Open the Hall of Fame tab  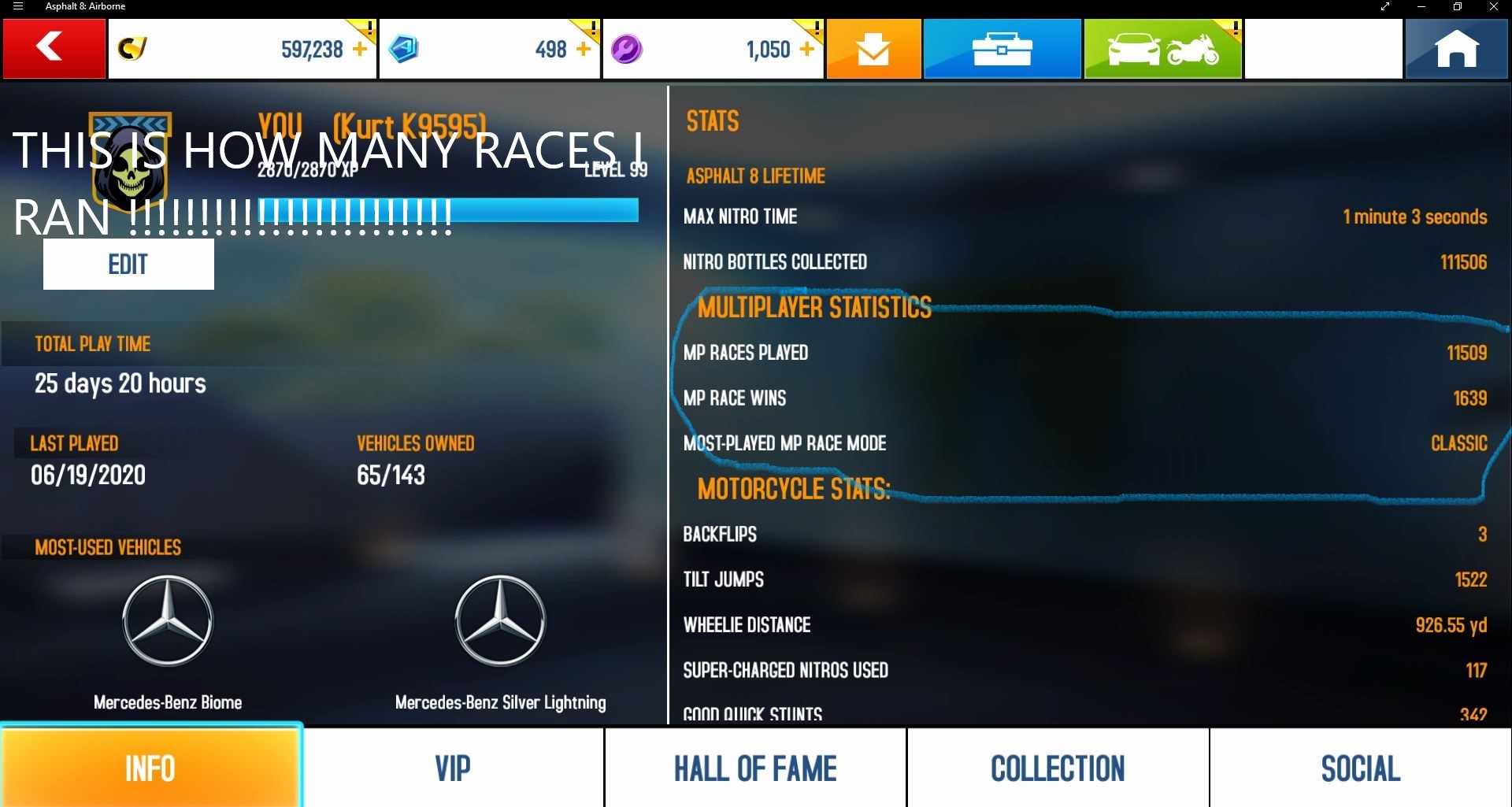[x=755, y=768]
